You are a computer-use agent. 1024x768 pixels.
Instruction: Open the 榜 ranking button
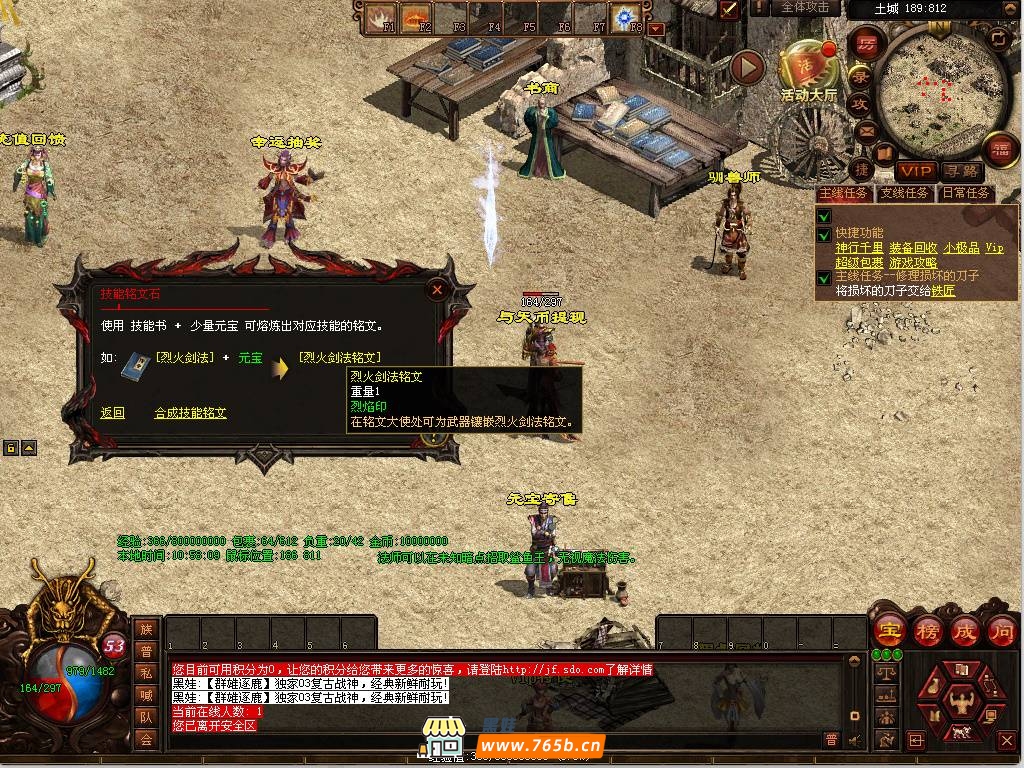(926, 632)
